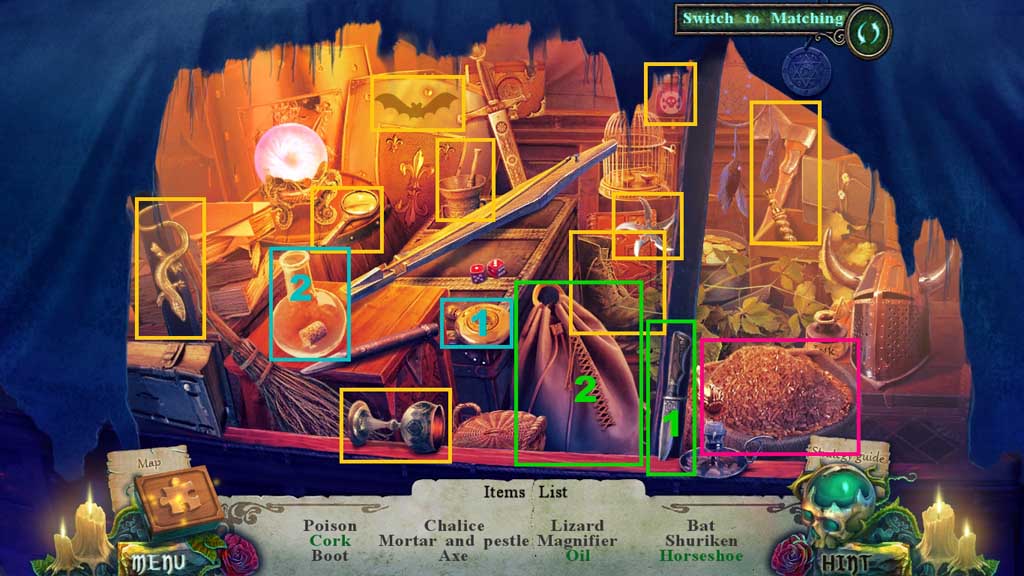Click the Switch to Matching button

(762, 19)
